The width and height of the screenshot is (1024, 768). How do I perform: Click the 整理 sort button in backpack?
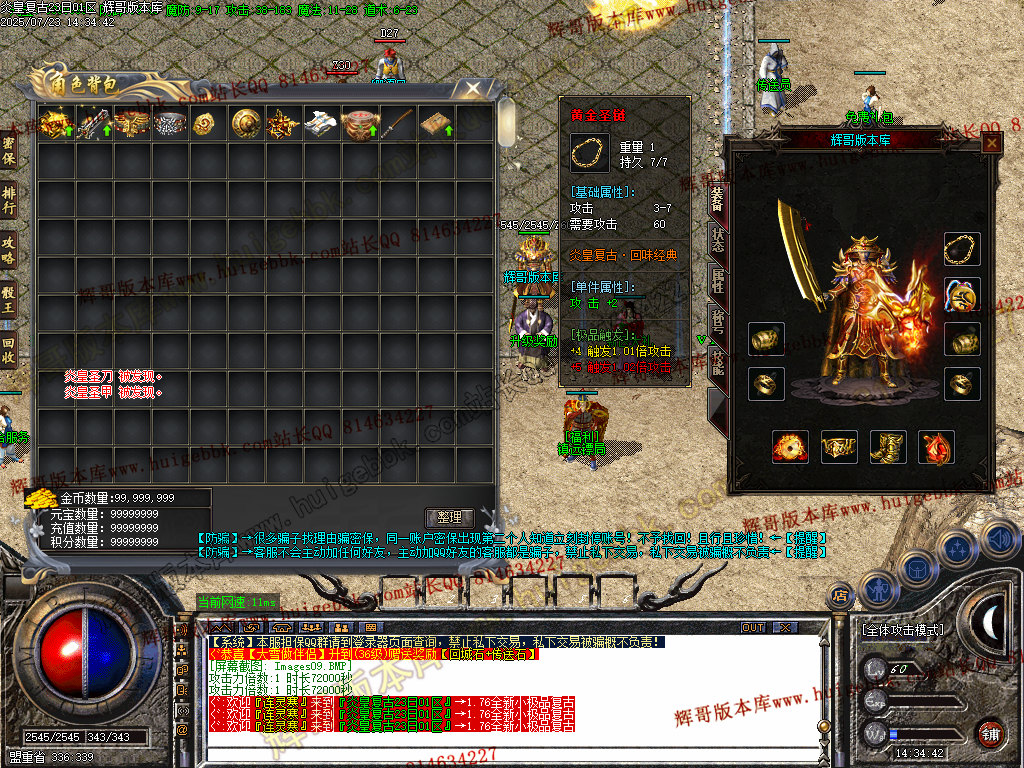449,517
